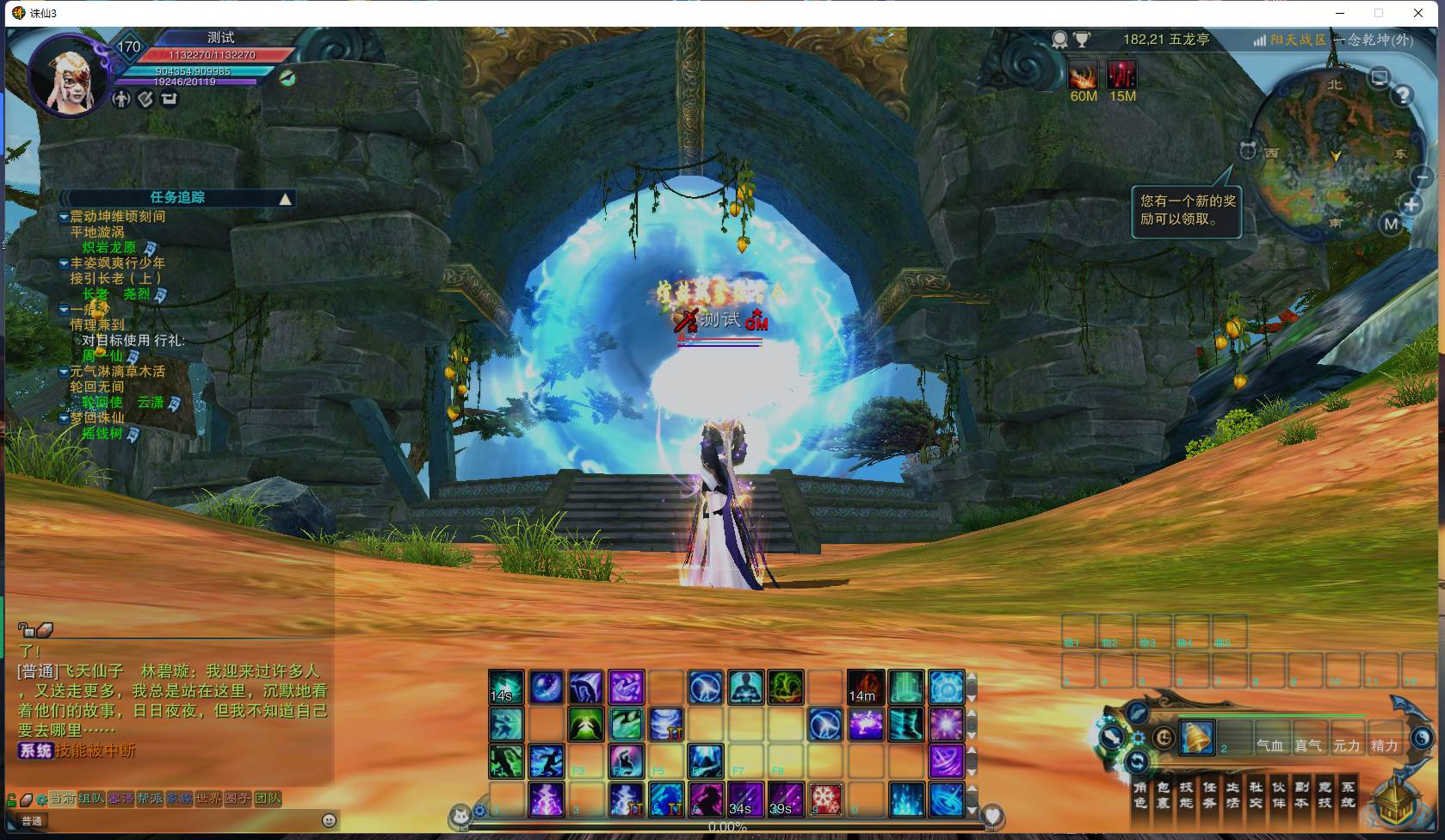The image size is (1445, 840).
Task: Switch to the 帮派 guild chat tab
Action: [150, 799]
